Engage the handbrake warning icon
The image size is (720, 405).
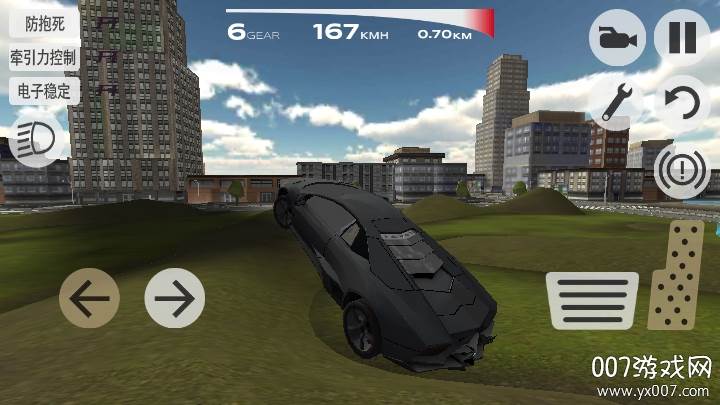(x=682, y=167)
